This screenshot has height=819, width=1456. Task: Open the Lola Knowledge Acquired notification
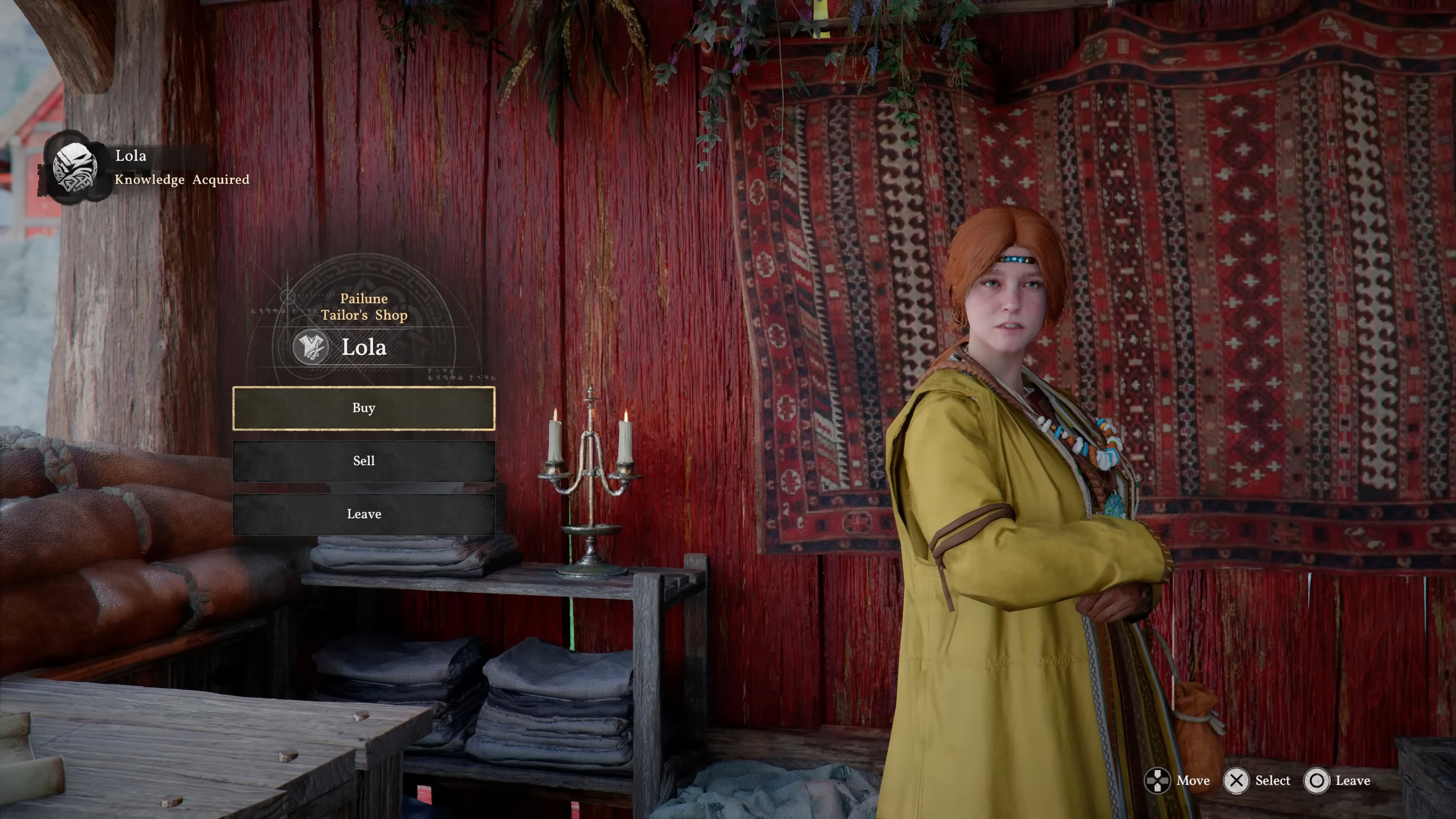148,167
